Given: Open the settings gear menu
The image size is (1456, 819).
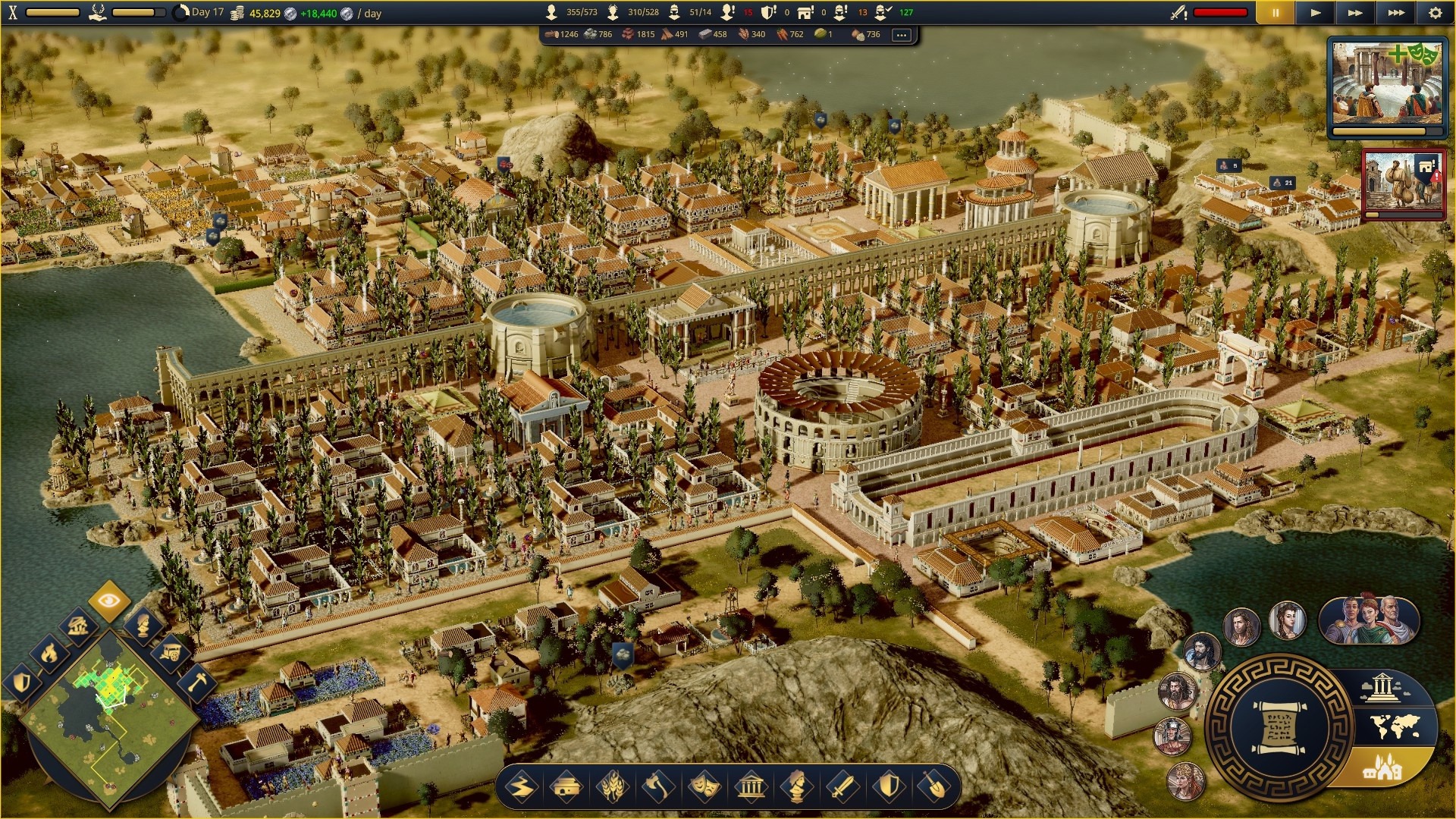Looking at the screenshot, I should point(1435,13).
